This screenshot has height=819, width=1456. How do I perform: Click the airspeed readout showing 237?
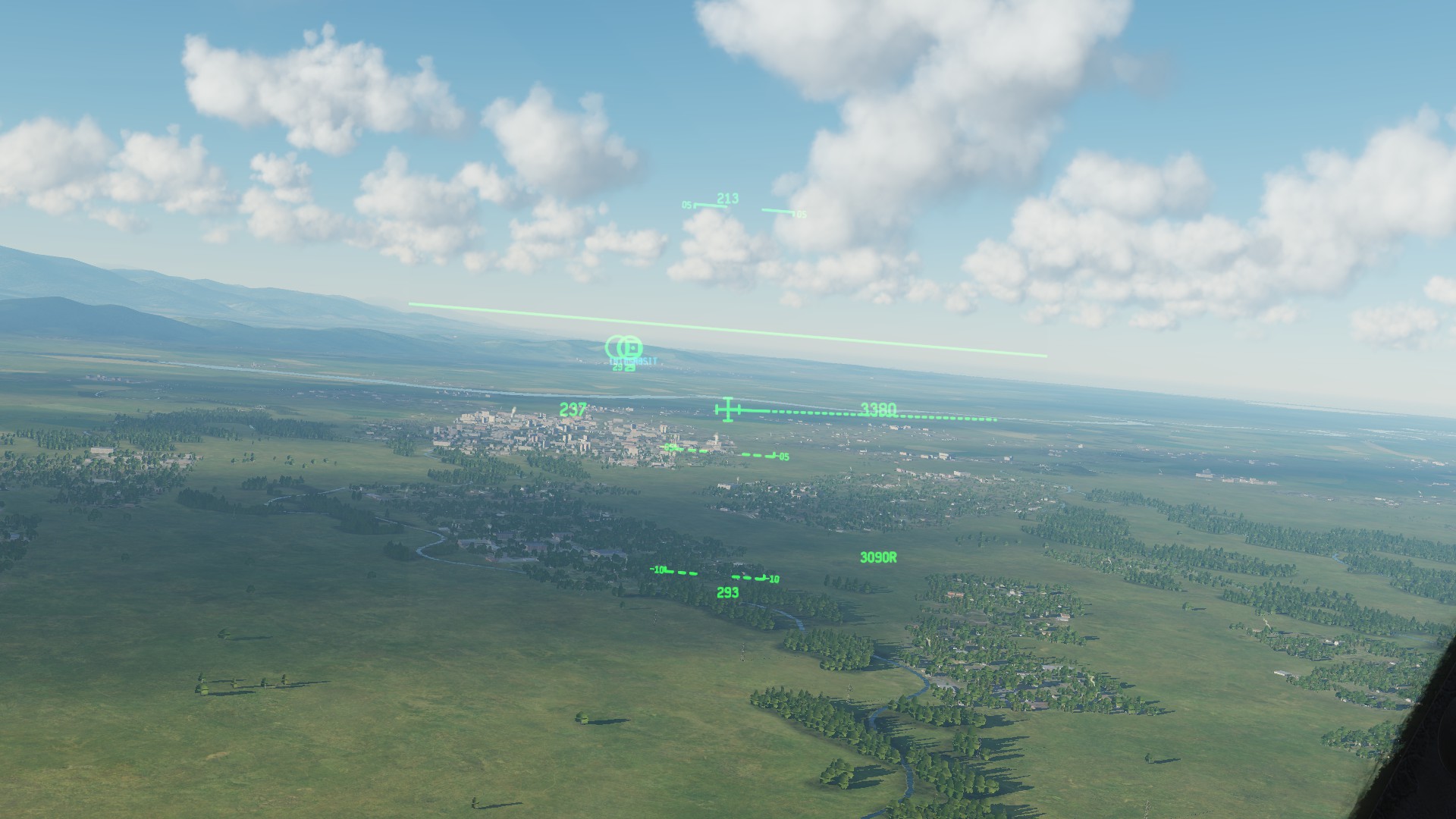(x=571, y=410)
